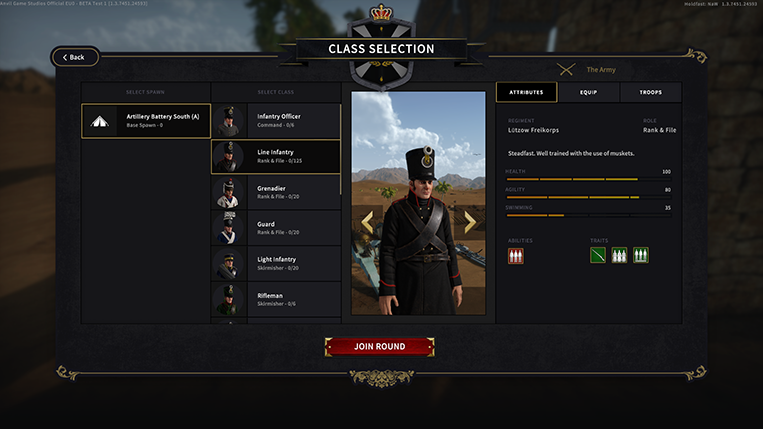Click the red ability icon under Abilities
The image size is (763, 429).
pos(516,256)
